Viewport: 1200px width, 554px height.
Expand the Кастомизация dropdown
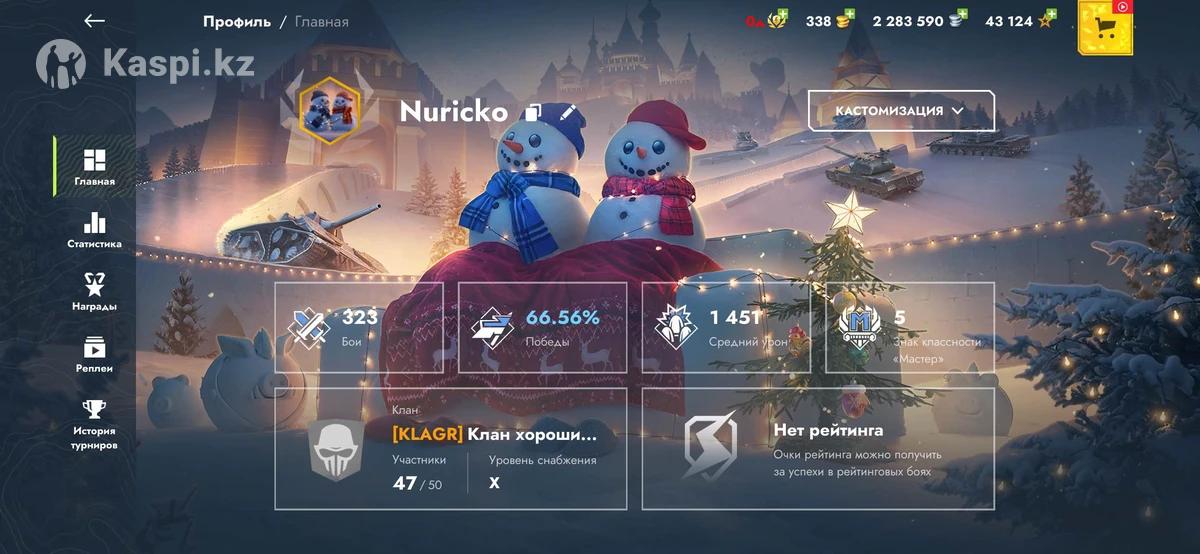901,111
